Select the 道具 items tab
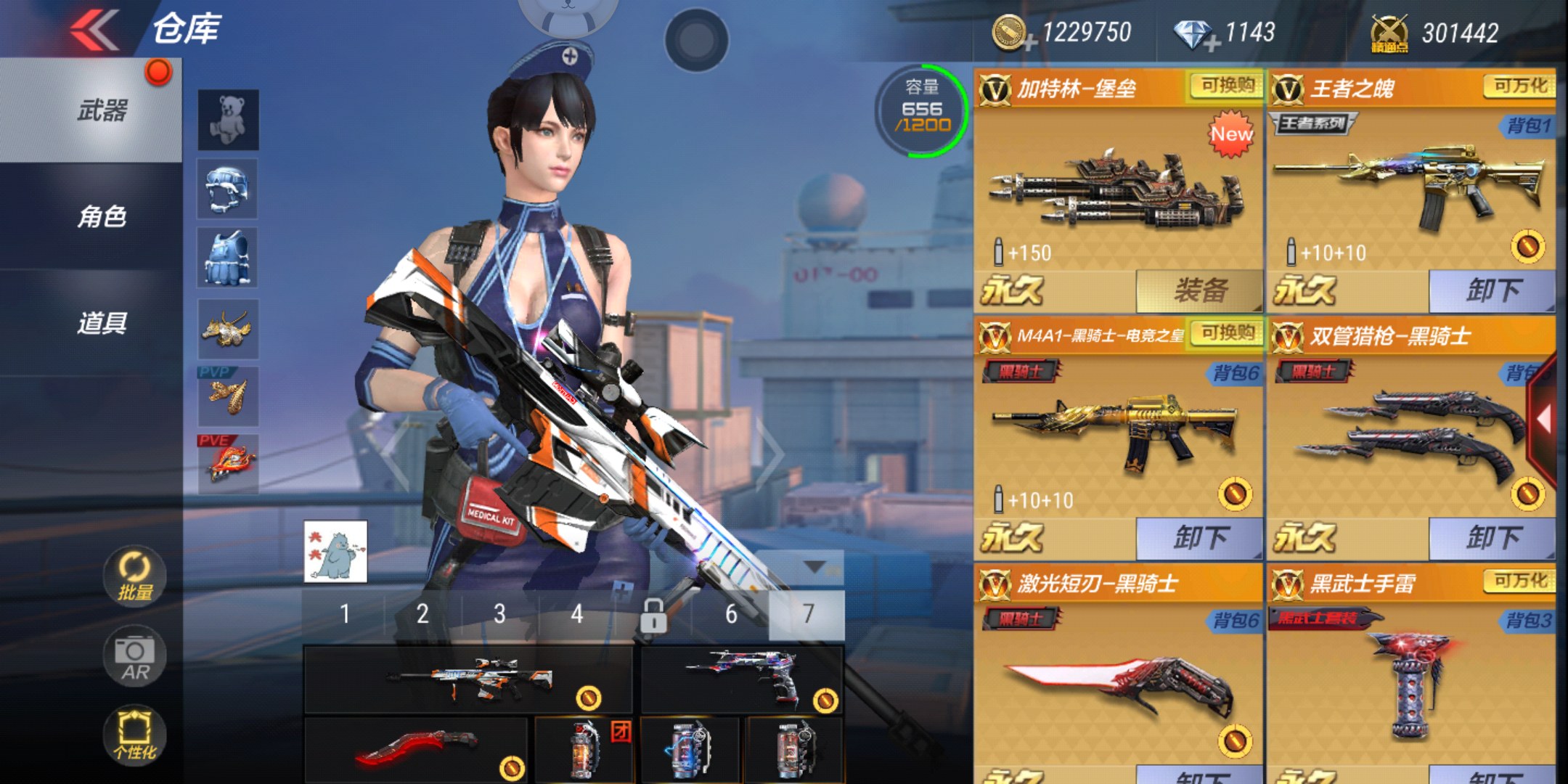This screenshot has height=784, width=1568. (x=102, y=323)
